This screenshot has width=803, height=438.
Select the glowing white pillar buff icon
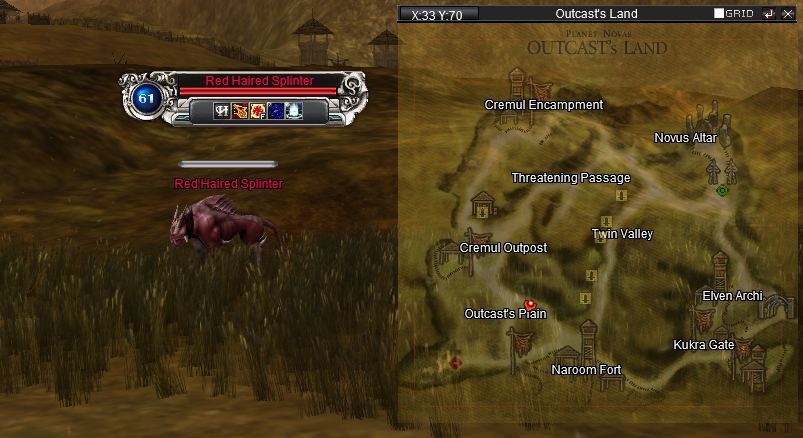[x=295, y=111]
